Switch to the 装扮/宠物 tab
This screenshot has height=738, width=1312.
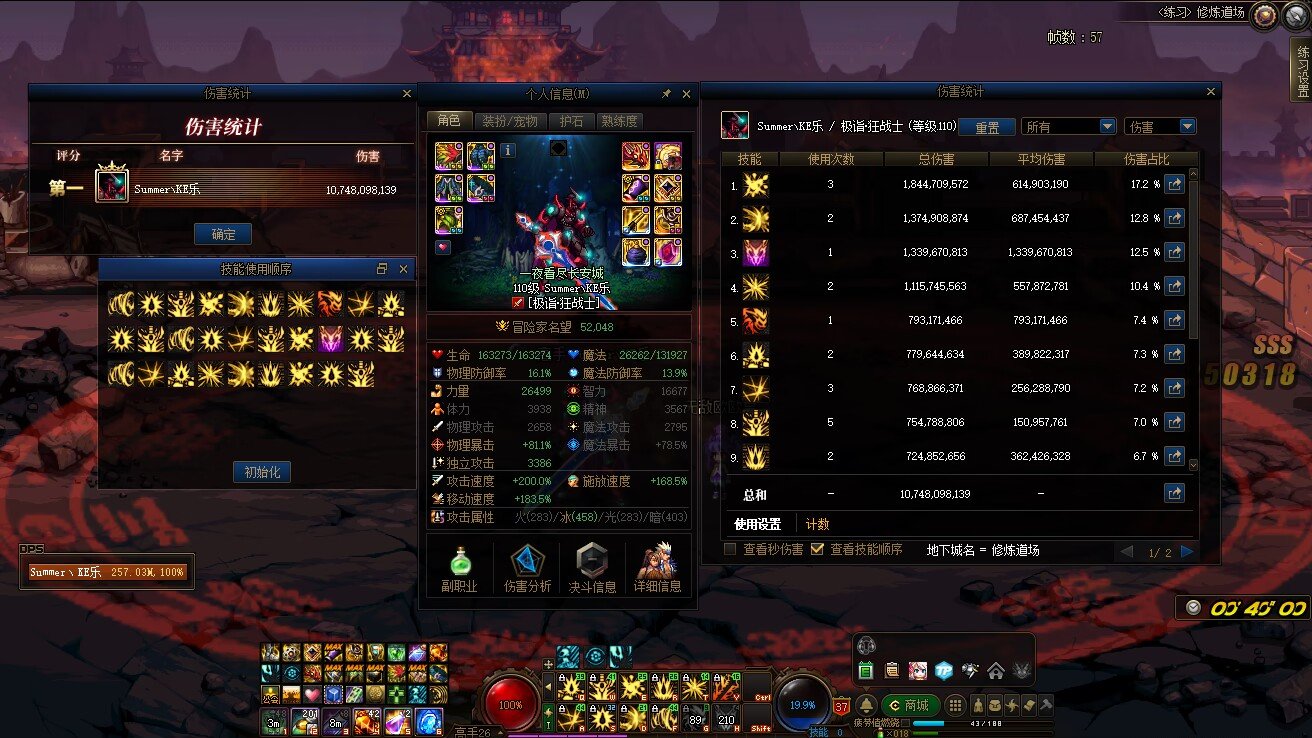coord(509,121)
